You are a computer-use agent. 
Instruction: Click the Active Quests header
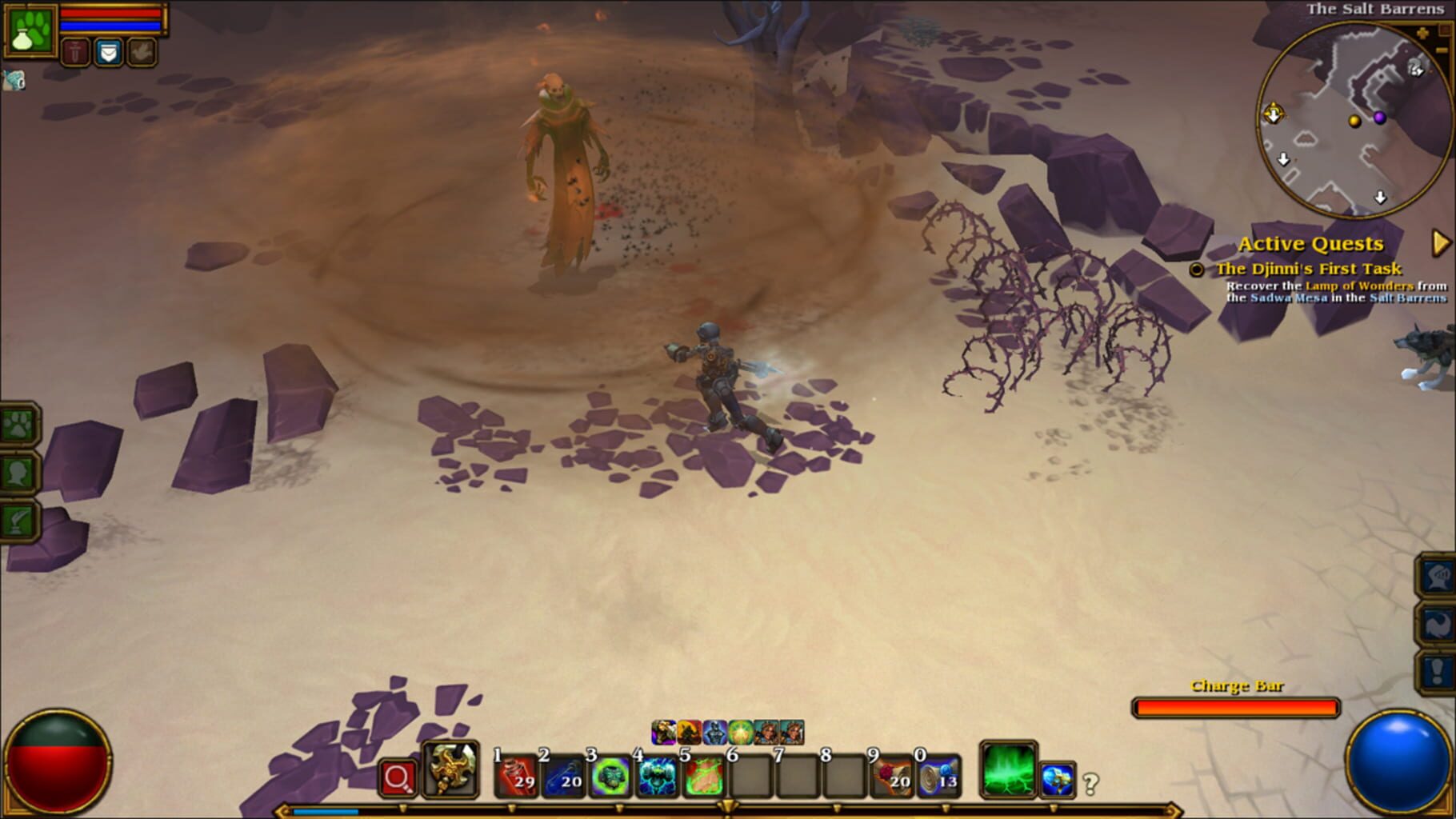coord(1312,242)
